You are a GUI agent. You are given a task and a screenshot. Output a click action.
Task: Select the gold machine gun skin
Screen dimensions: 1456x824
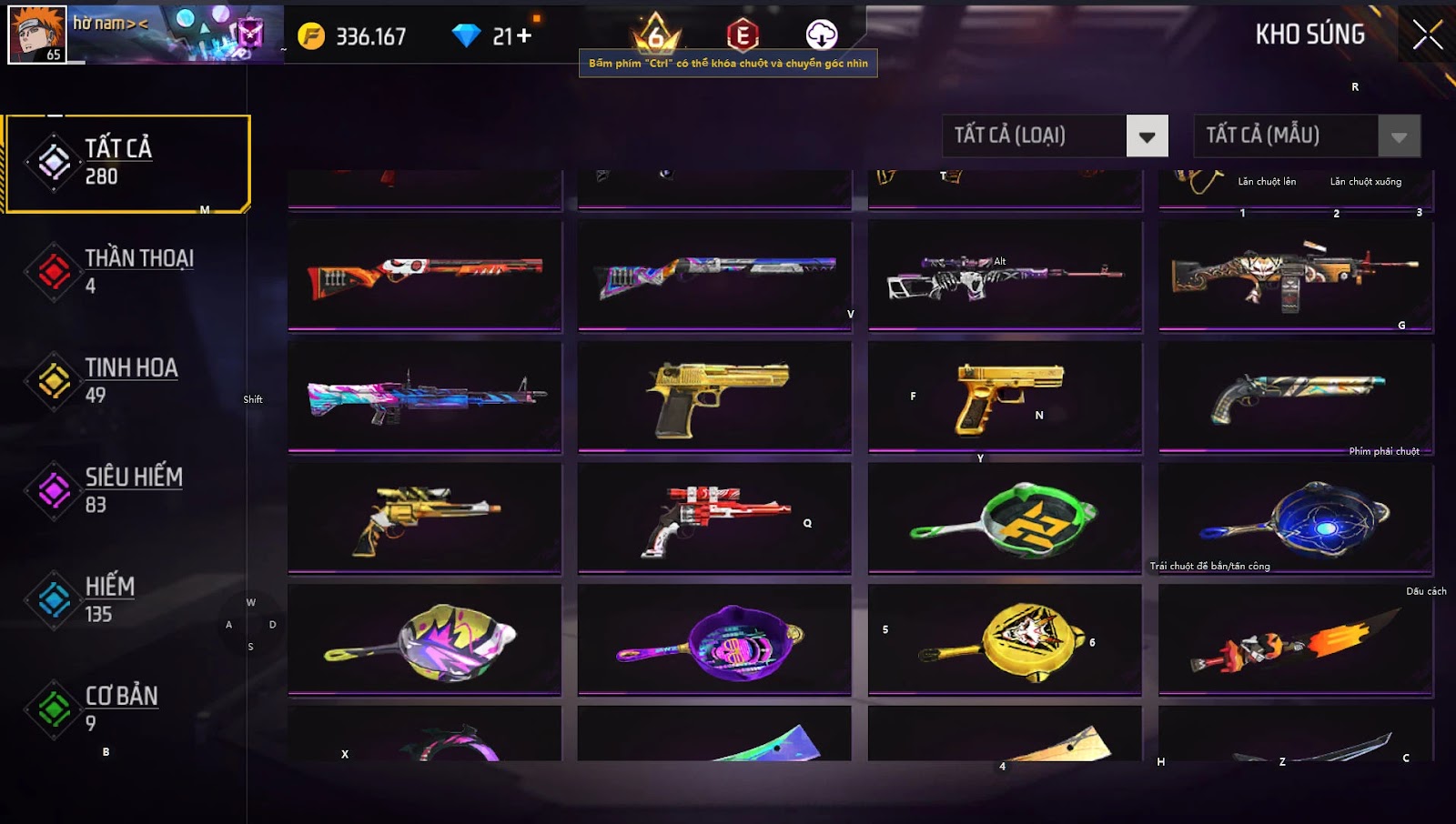pos(1296,275)
